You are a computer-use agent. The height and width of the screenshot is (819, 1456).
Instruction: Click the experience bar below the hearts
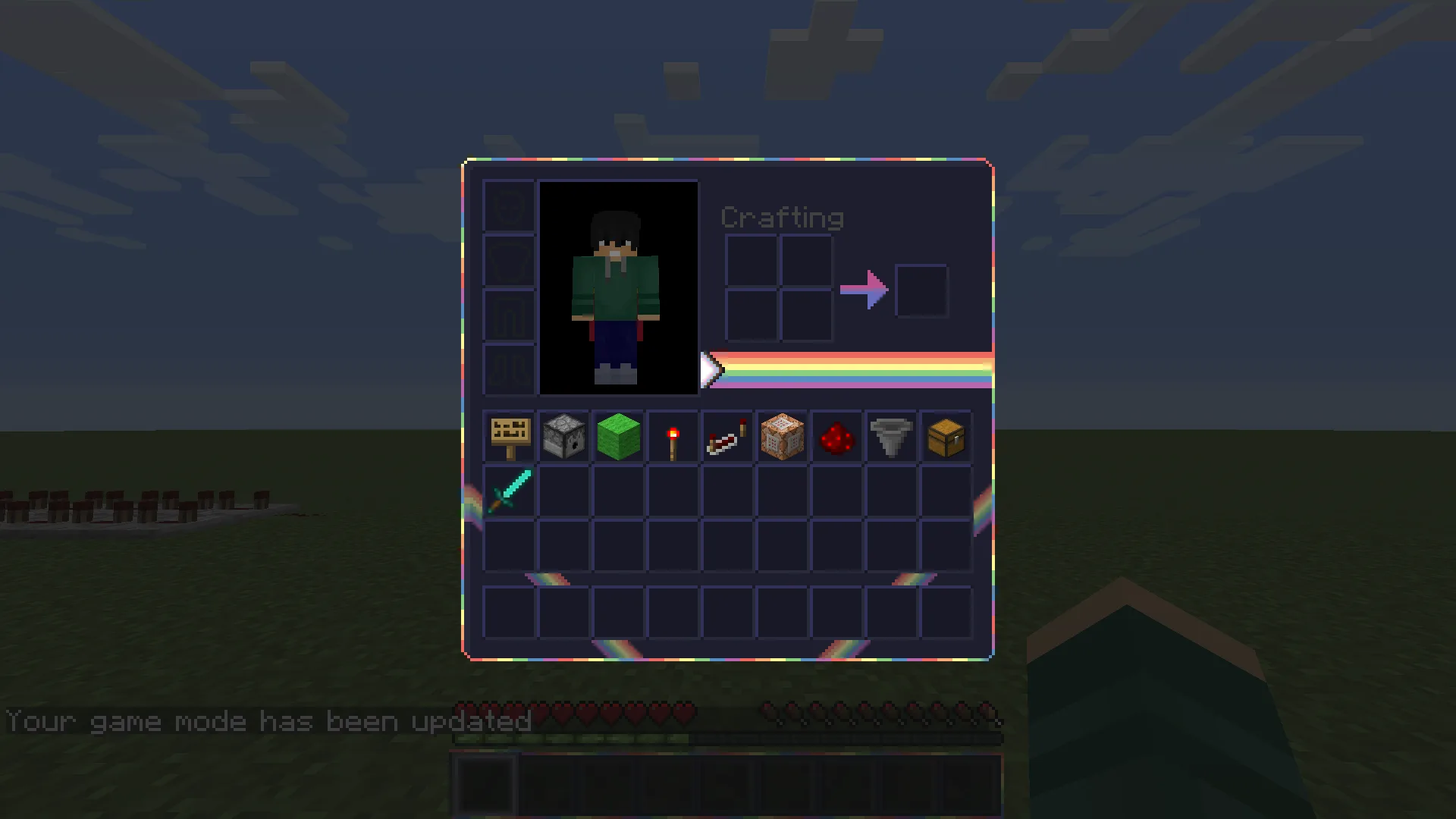[728, 738]
